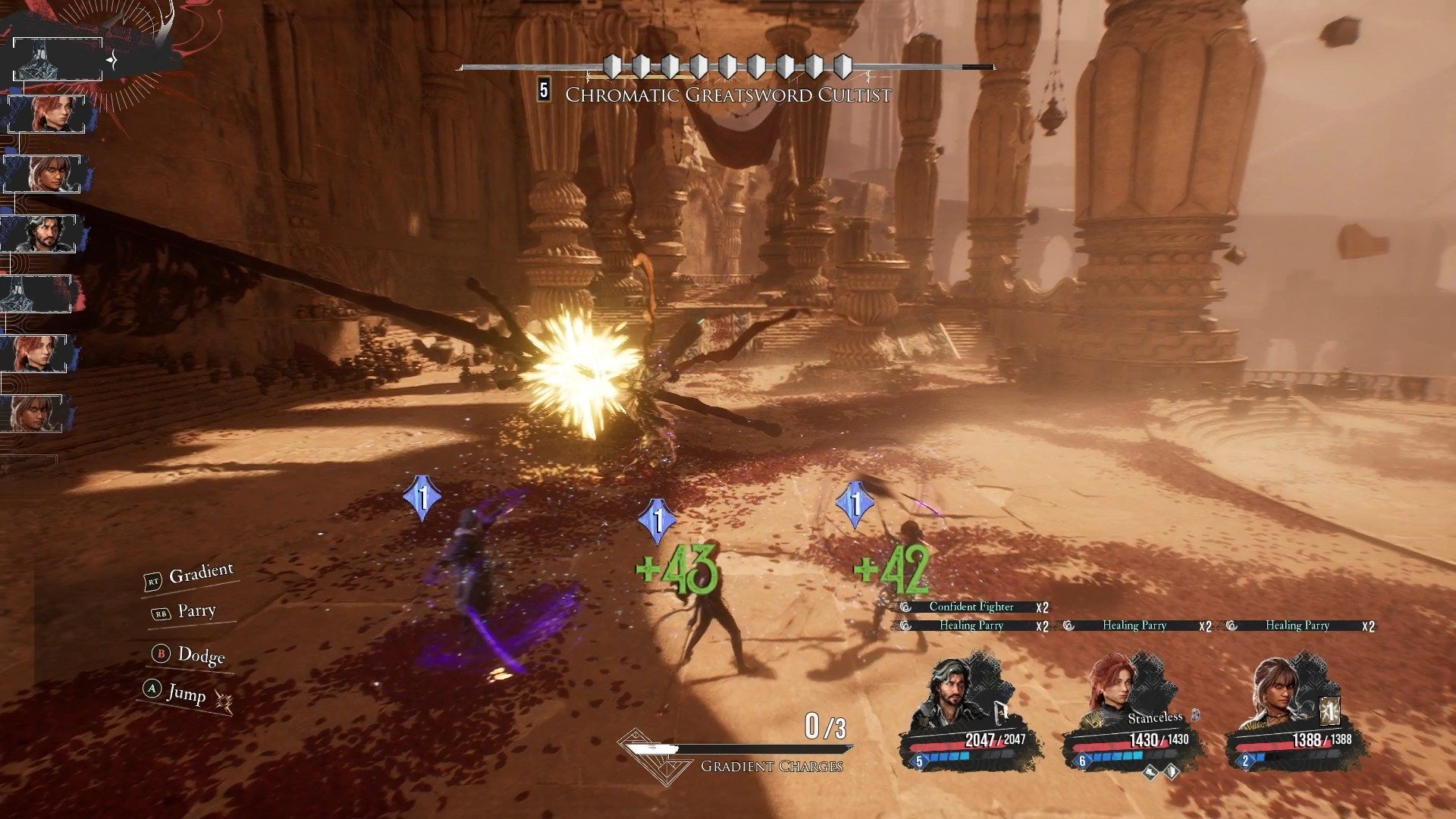The width and height of the screenshot is (1456, 819).
Task: Select the Gradient command
Action: (x=199, y=575)
